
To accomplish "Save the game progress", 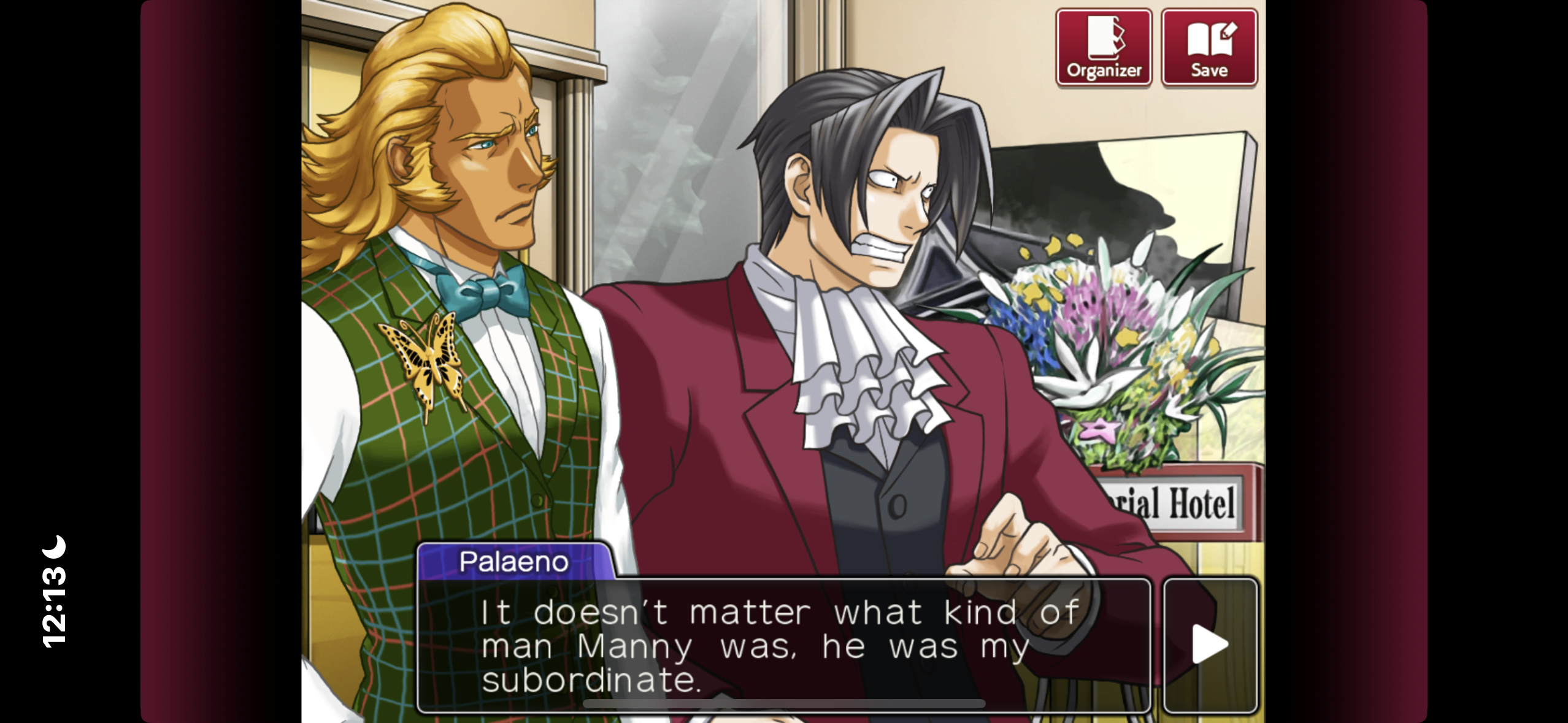I will tap(1209, 48).
